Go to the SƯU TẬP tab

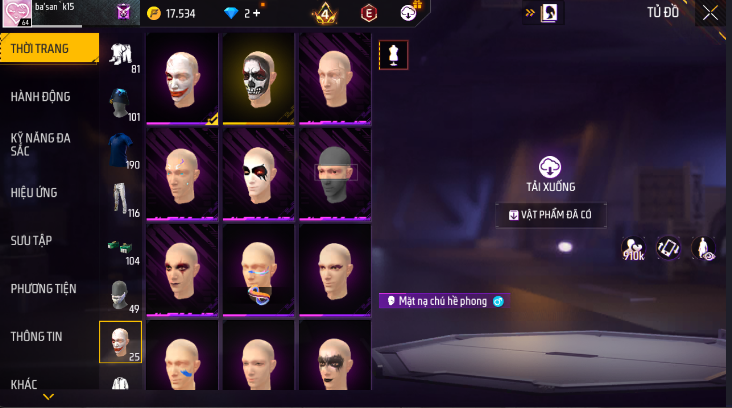pos(32,241)
